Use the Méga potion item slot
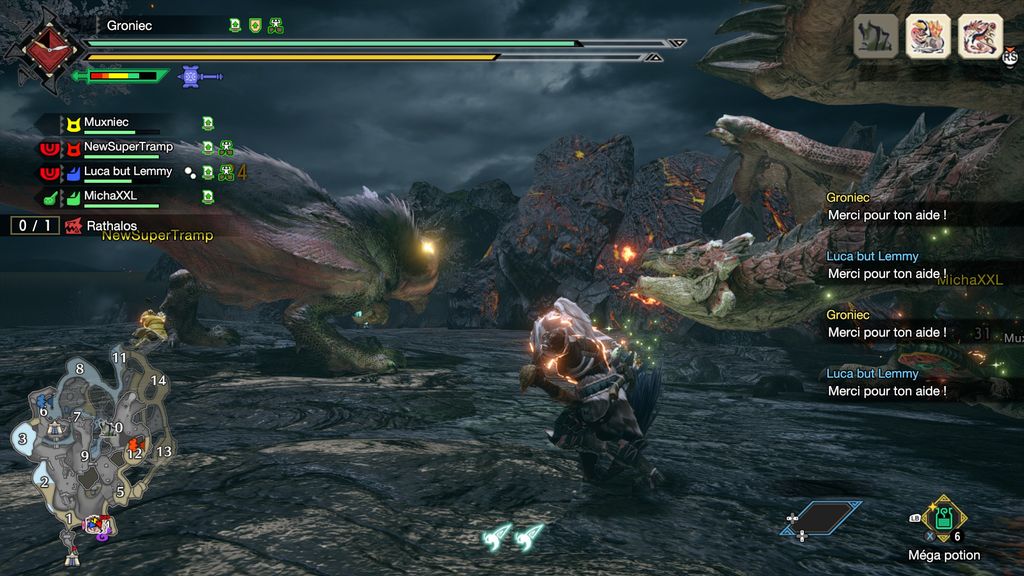1024x576 pixels. pyautogui.click(x=944, y=520)
